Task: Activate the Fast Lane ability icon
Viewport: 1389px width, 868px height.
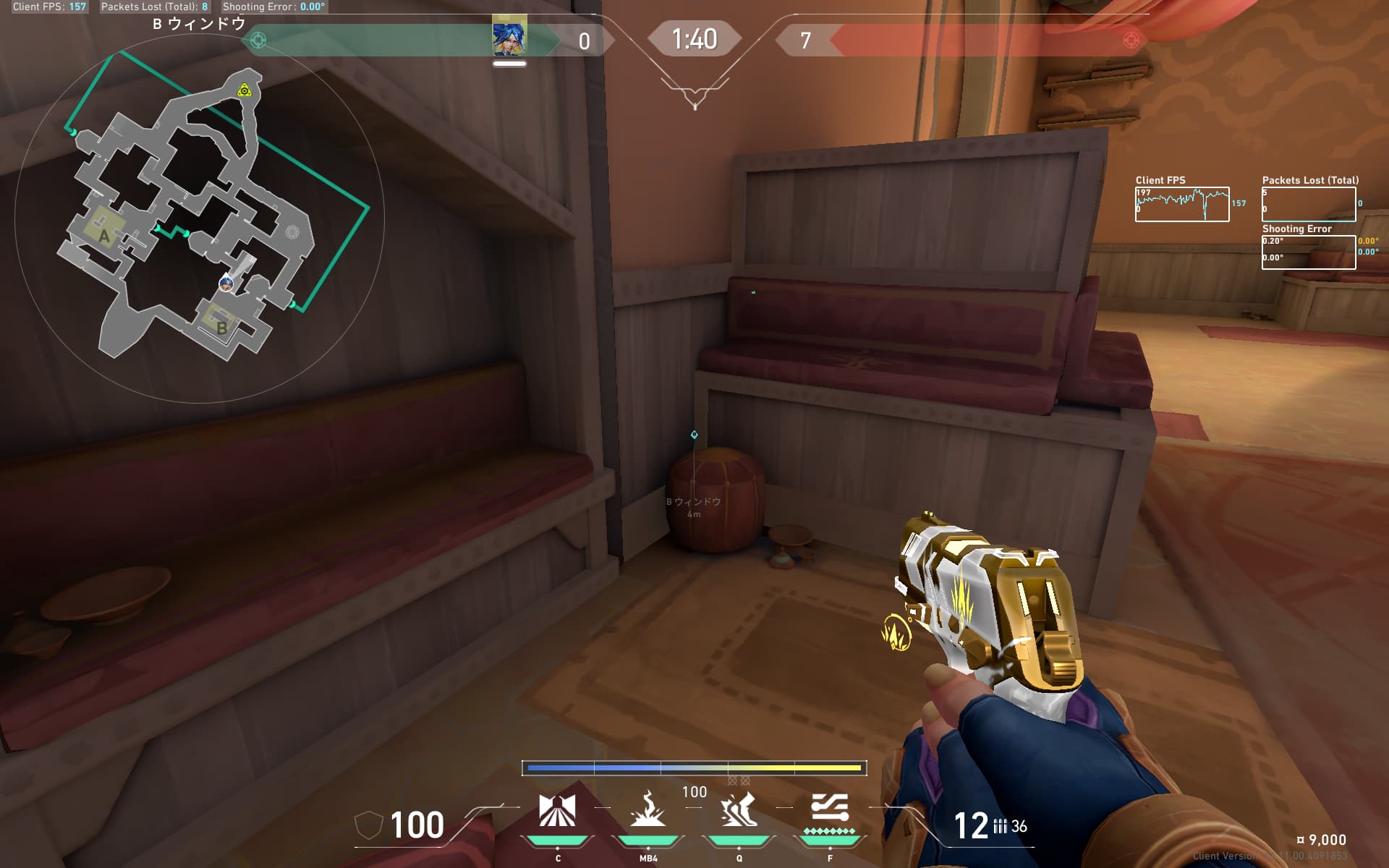Action: coord(557,811)
